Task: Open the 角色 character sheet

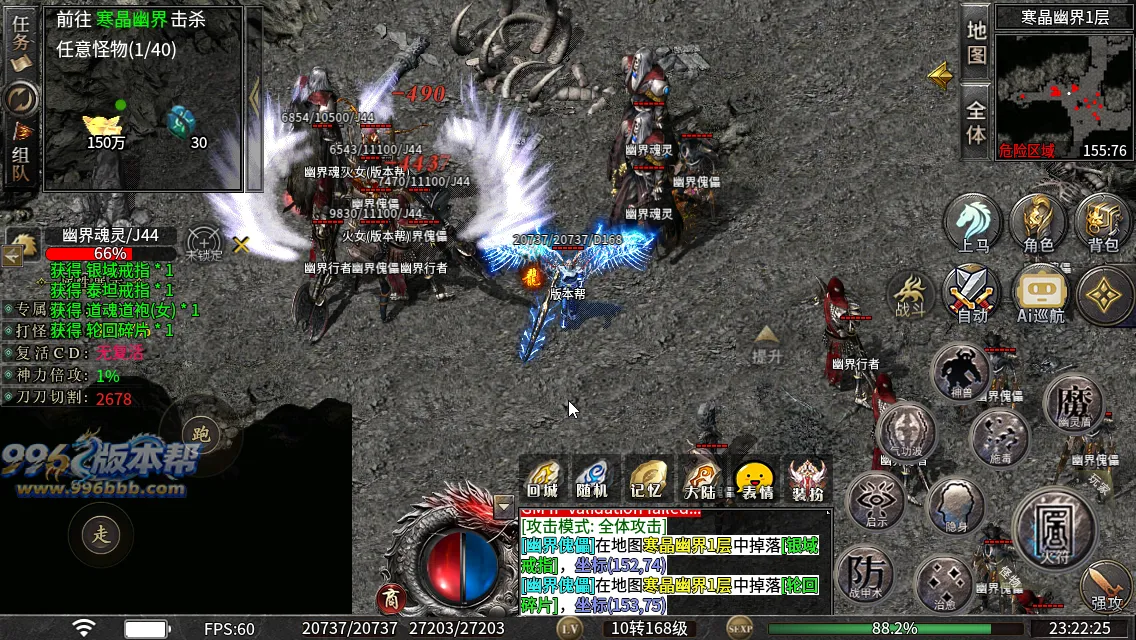Action: coord(1038,222)
